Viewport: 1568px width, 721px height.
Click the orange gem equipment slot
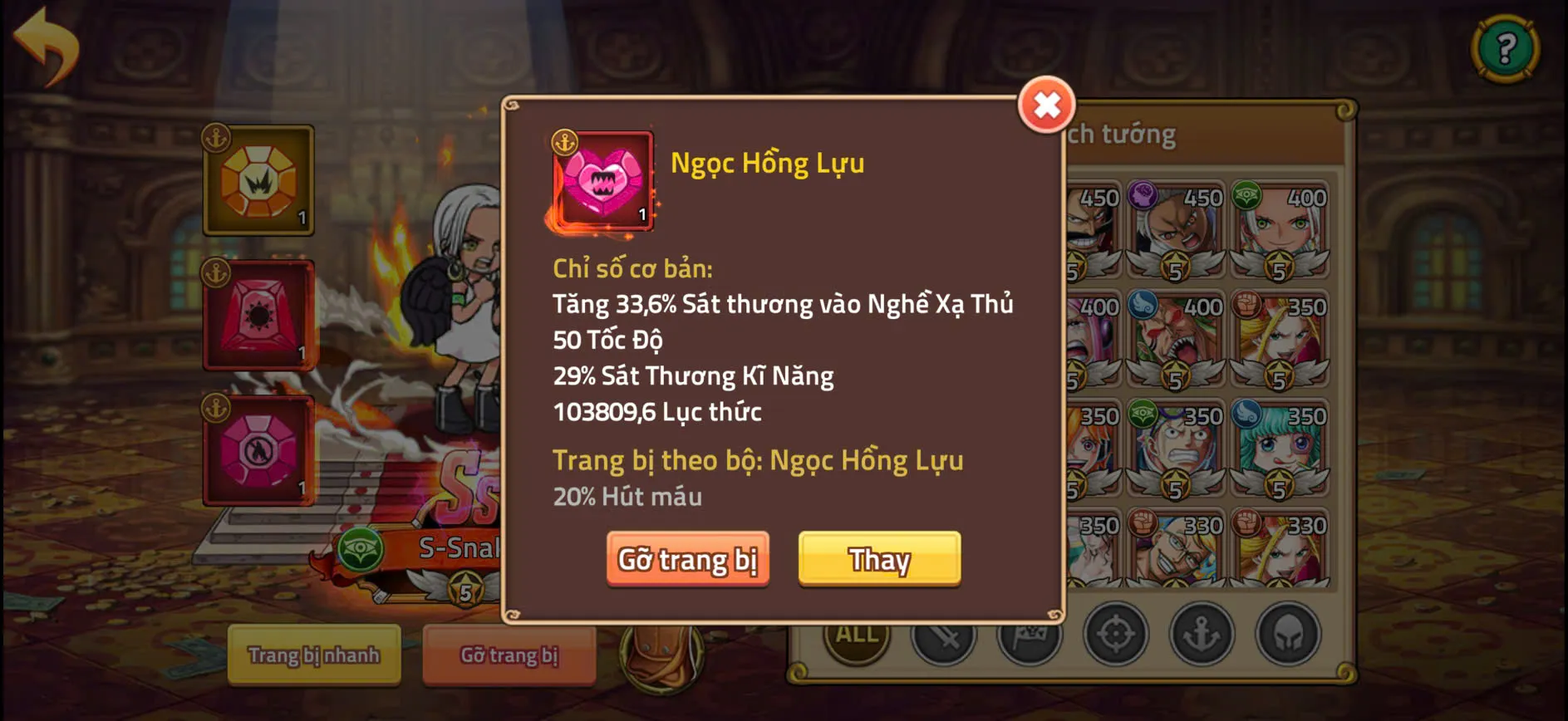tap(258, 179)
